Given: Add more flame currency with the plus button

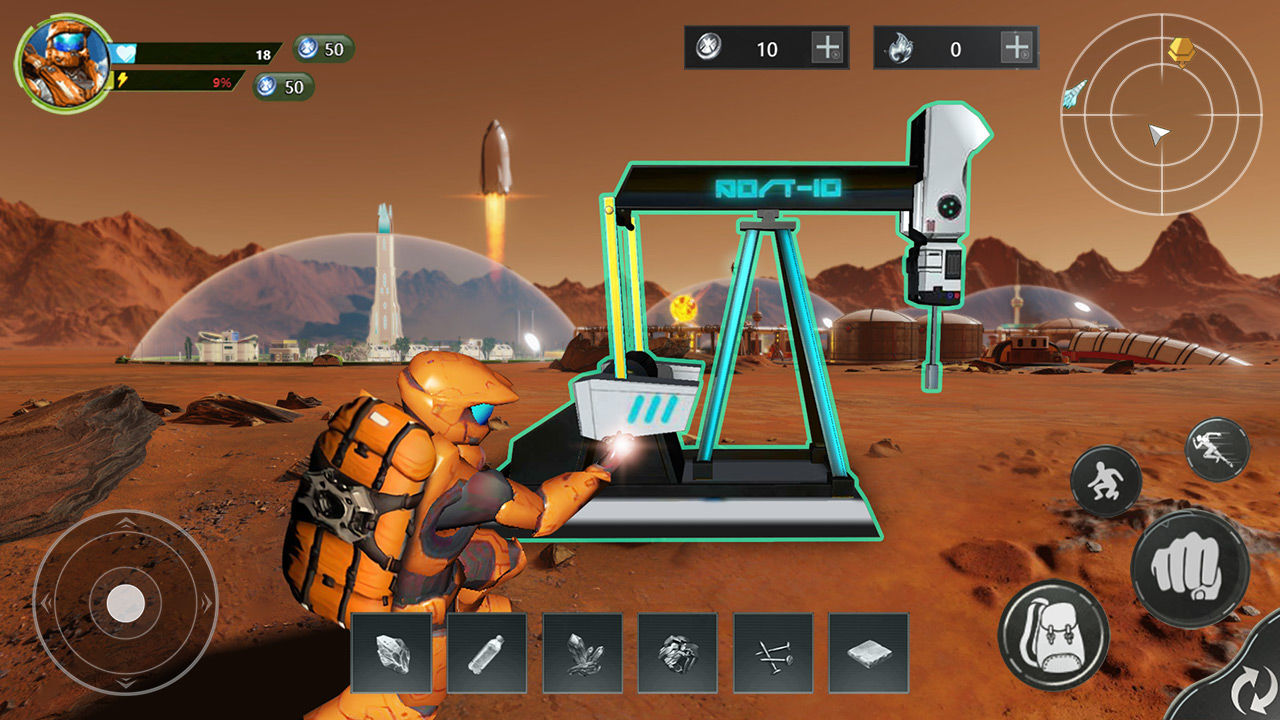Looking at the screenshot, I should (1016, 47).
